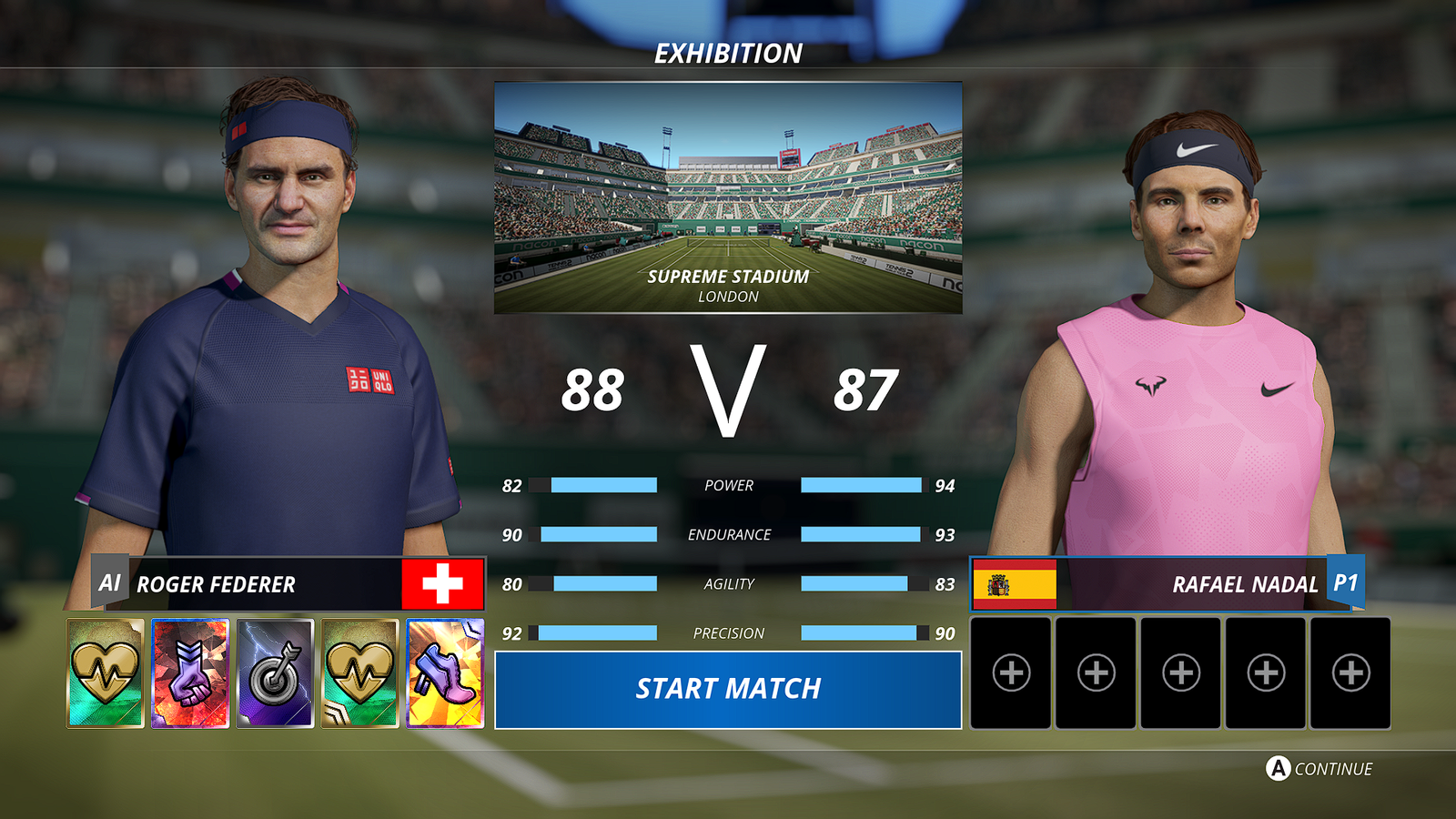
Task: Select the Supreme Stadium London thumbnail
Action: [728, 197]
